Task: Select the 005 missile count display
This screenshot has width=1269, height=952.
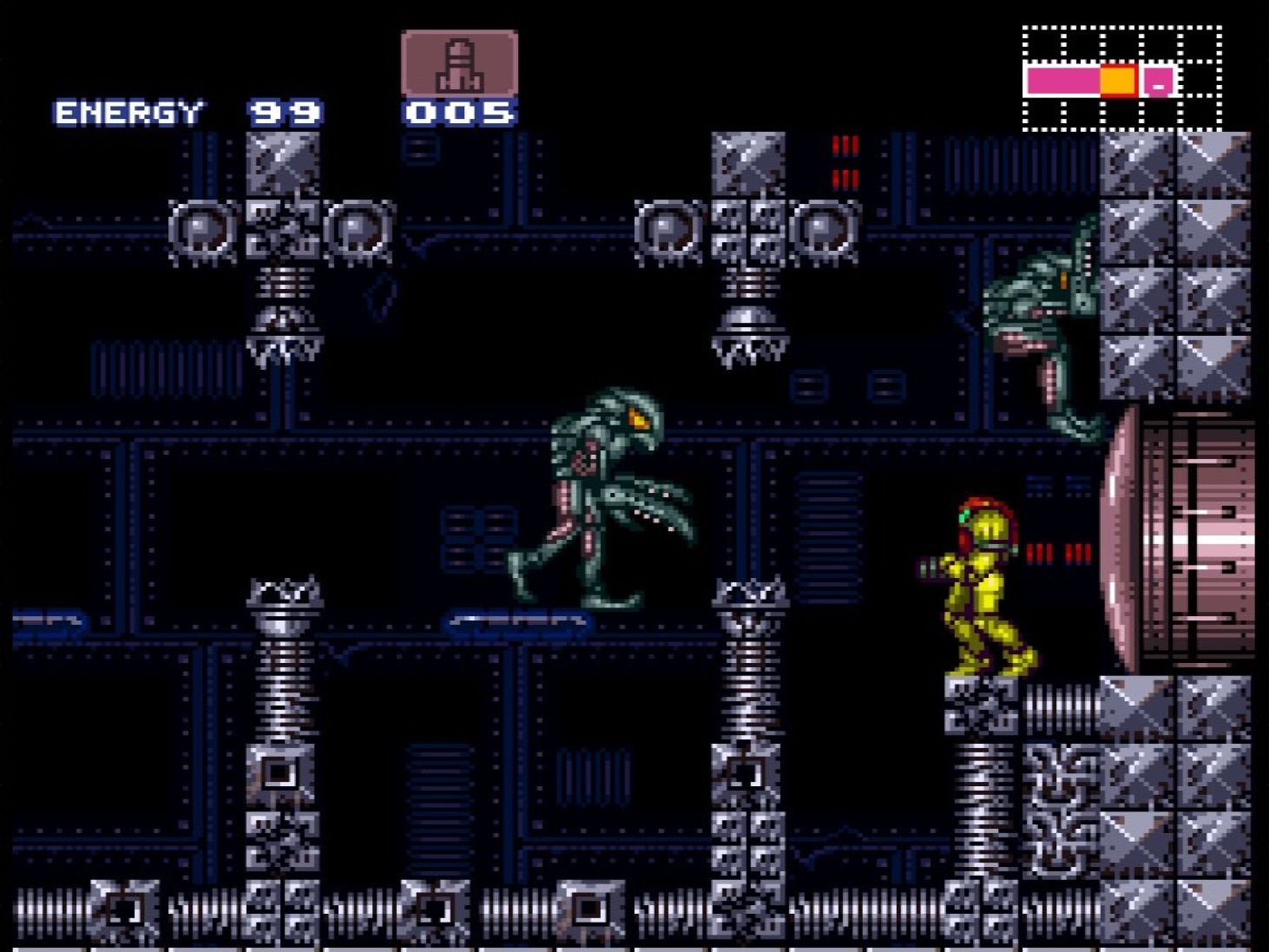Action: click(x=458, y=111)
